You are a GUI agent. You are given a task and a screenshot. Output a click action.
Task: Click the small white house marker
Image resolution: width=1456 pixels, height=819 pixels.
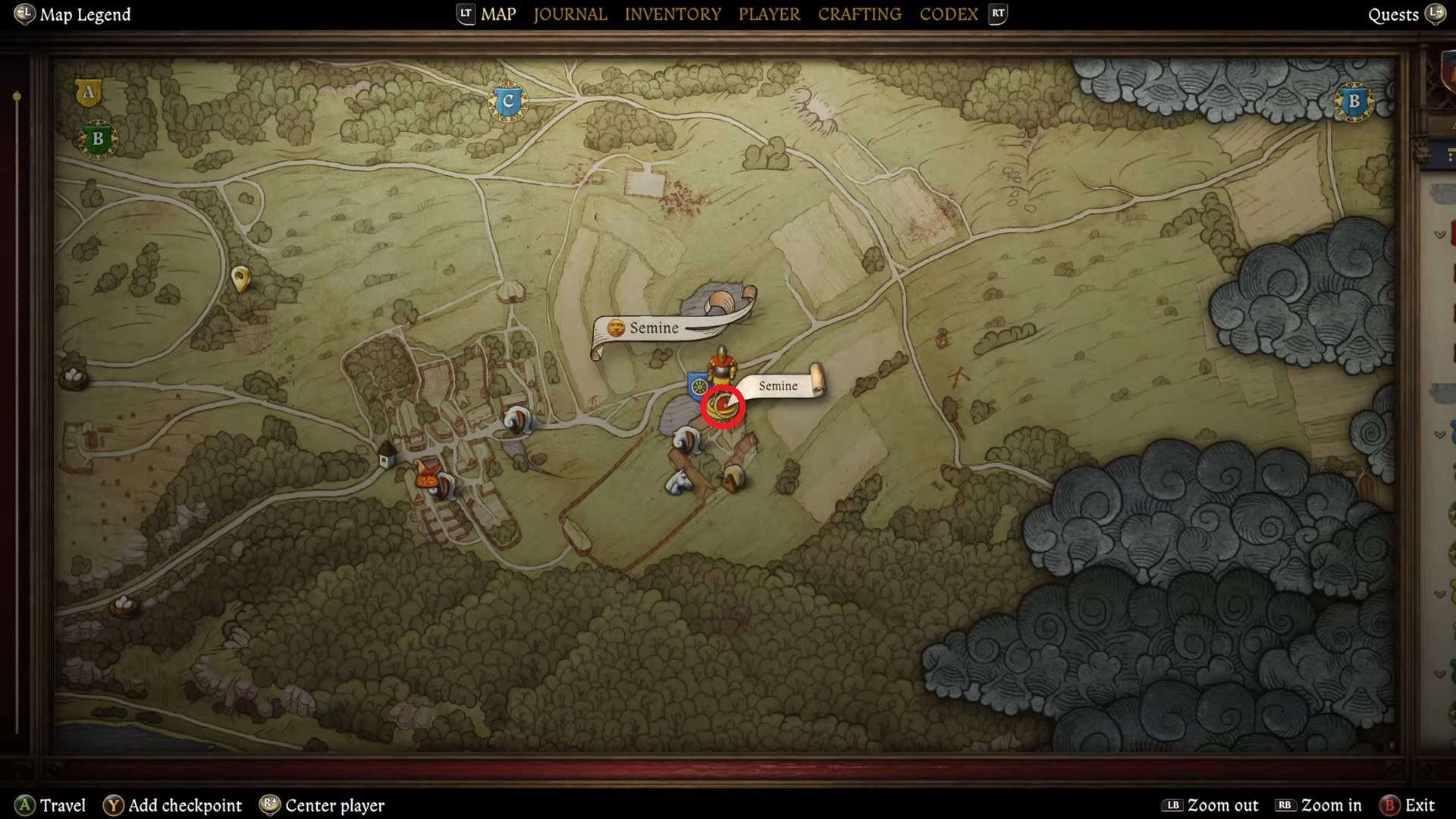point(387,456)
